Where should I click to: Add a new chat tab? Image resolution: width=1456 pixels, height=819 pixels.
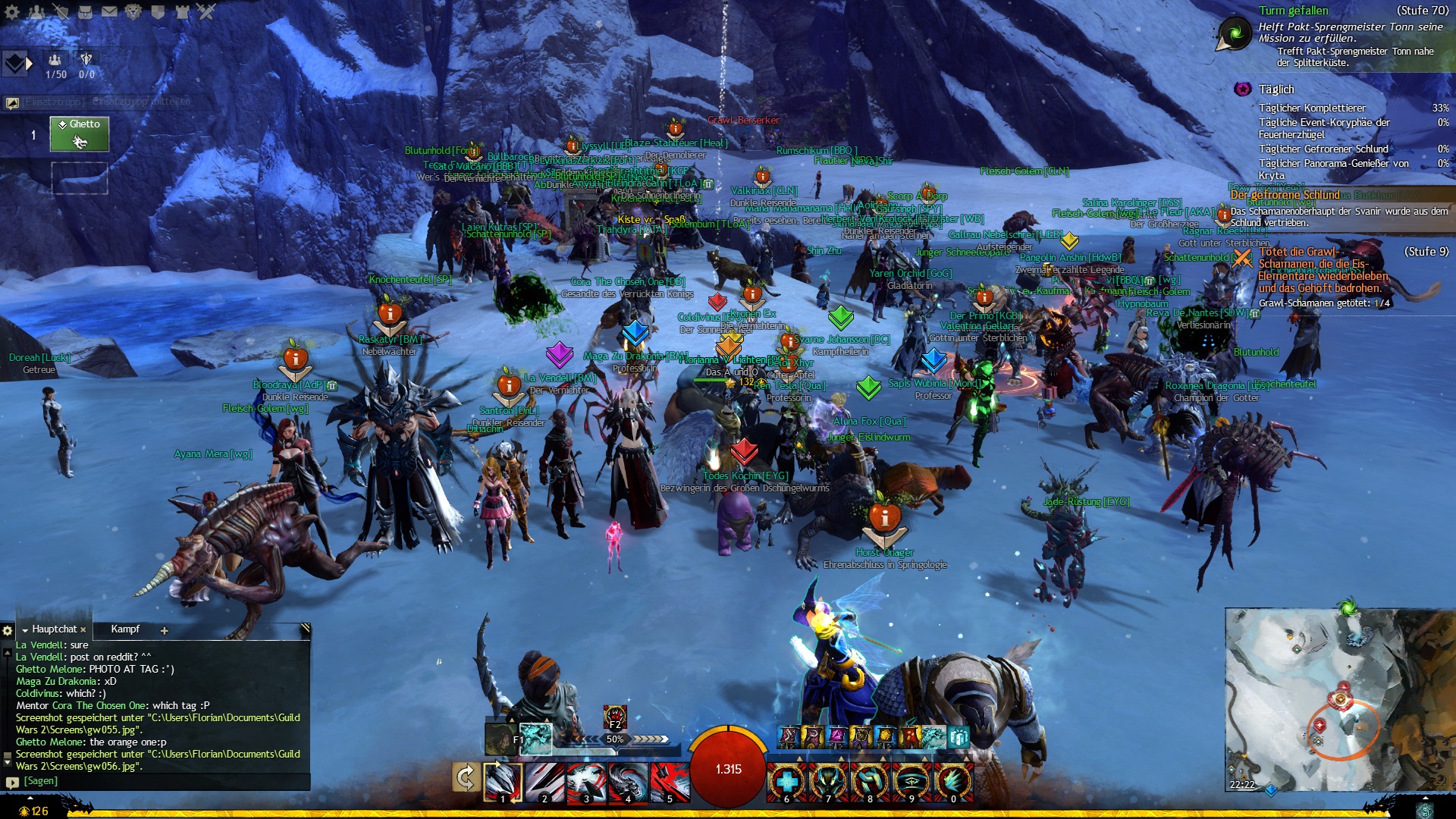coord(164,630)
